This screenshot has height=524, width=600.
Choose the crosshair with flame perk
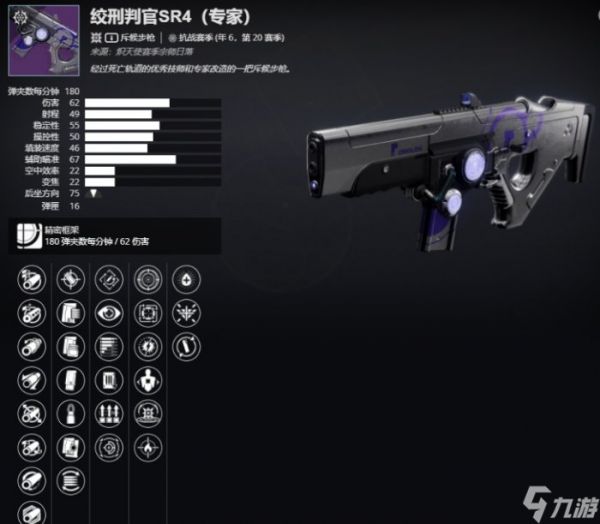(x=146, y=445)
